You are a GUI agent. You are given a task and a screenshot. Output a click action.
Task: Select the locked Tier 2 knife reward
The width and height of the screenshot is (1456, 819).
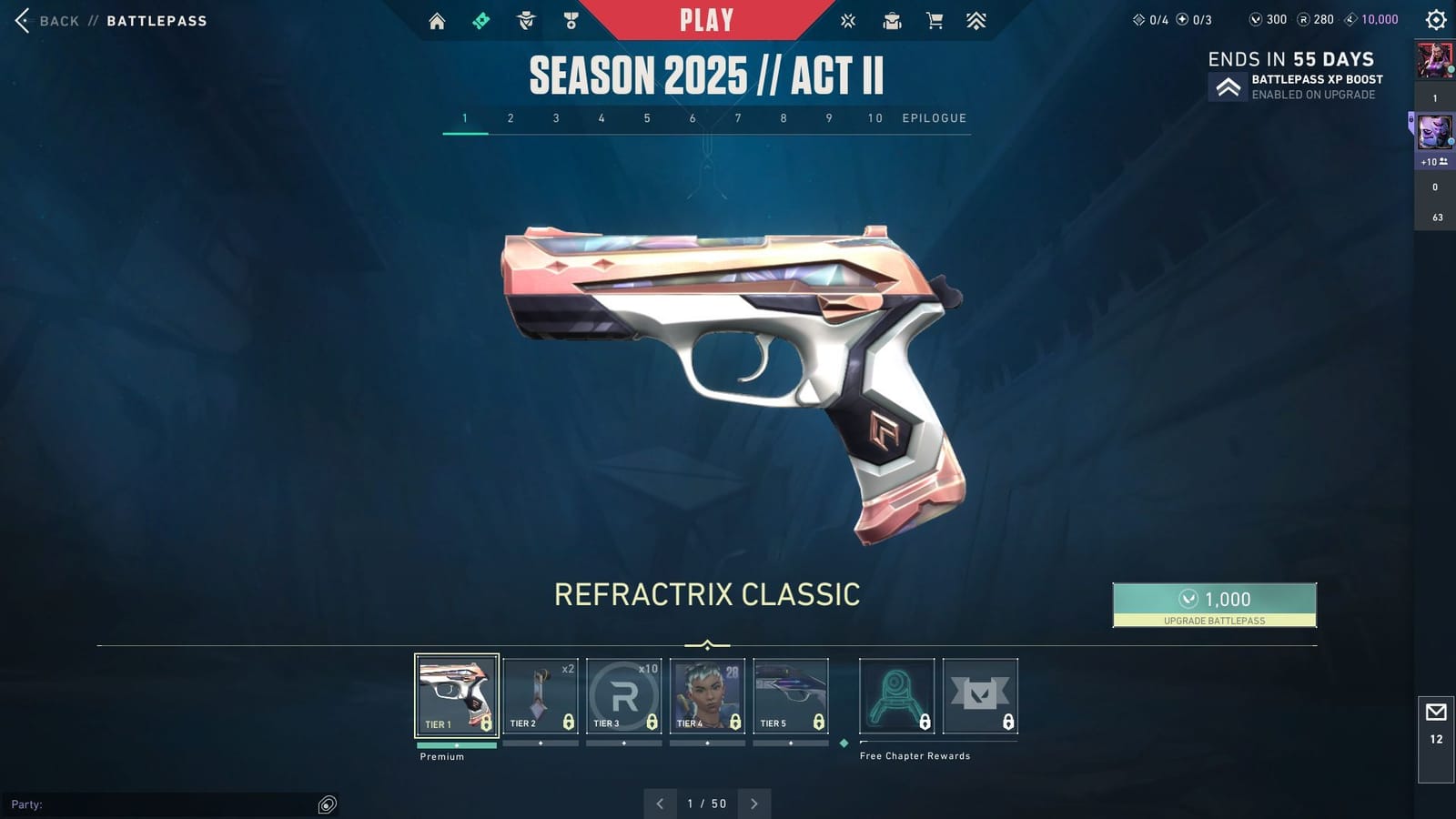(541, 694)
